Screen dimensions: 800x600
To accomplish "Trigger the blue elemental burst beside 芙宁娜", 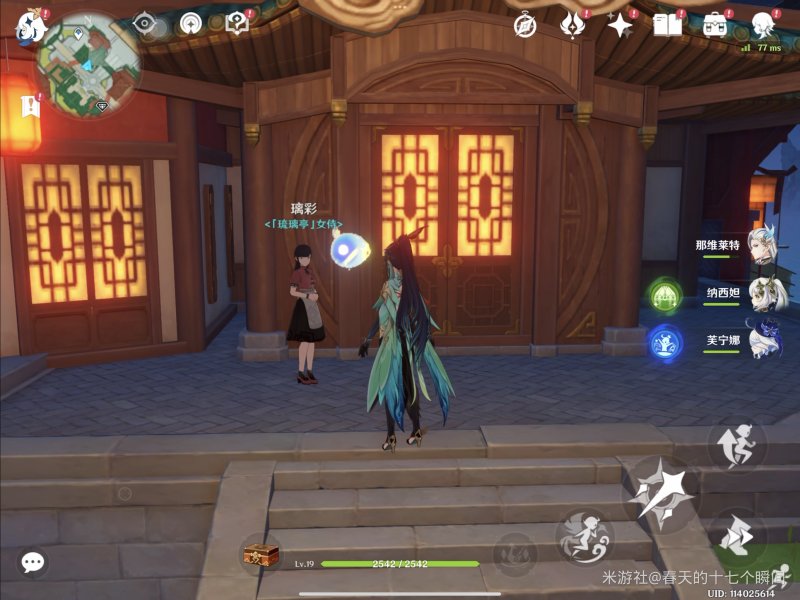I will [665, 343].
